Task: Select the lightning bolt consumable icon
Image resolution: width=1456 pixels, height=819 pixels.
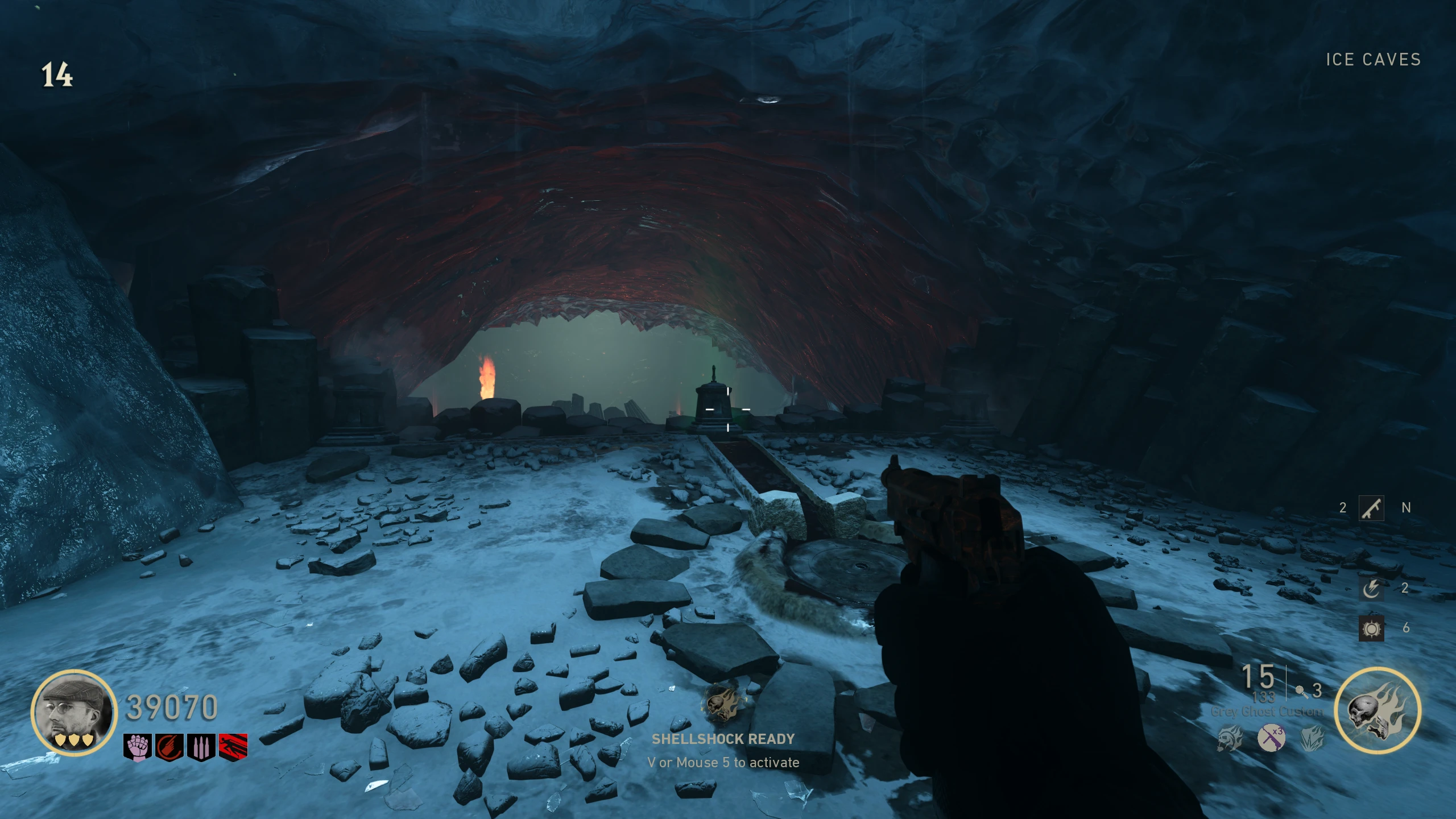Action: tap(1371, 588)
